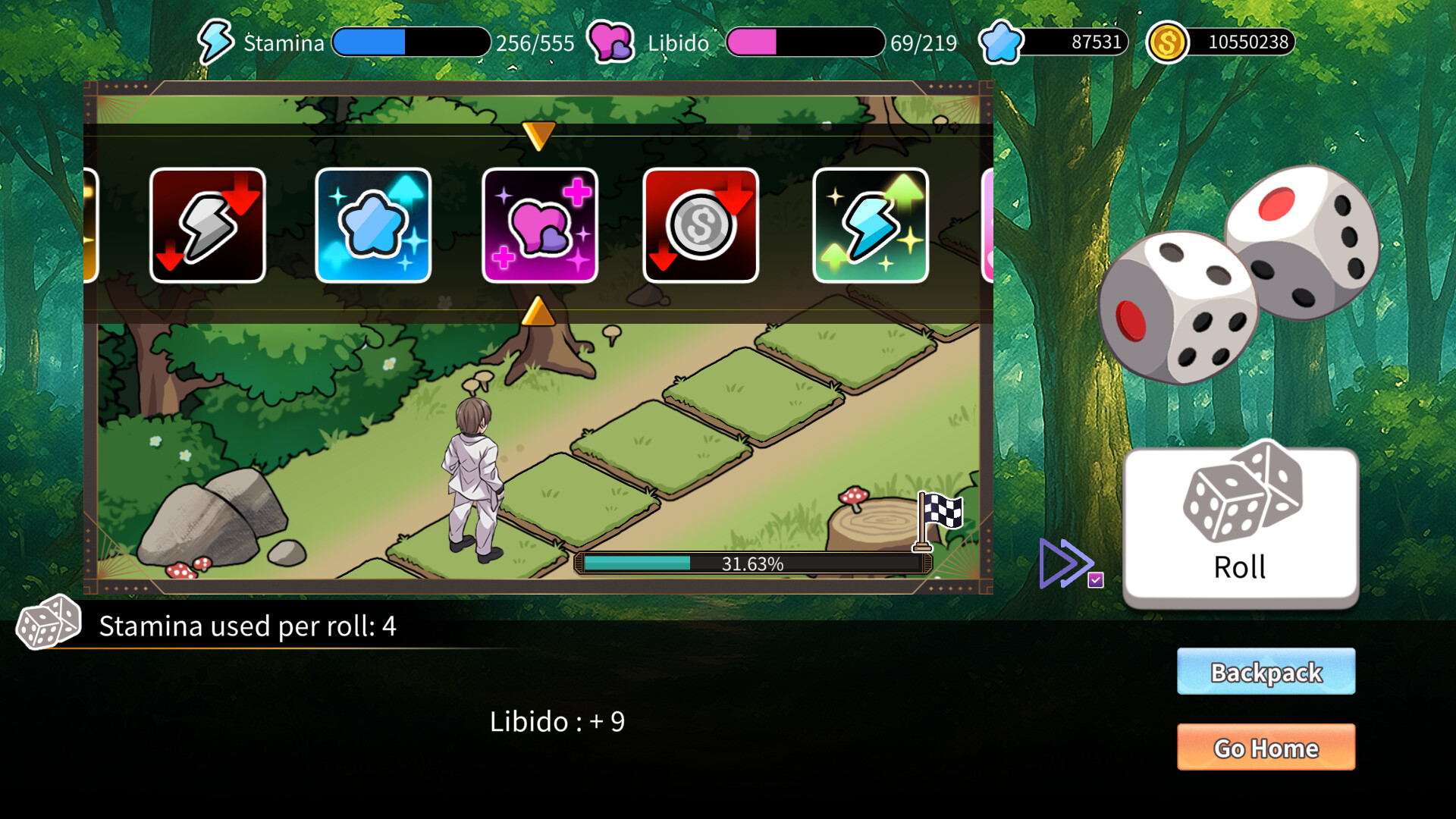Select the blue star increase card
This screenshot has height=819, width=1456.
tap(374, 224)
